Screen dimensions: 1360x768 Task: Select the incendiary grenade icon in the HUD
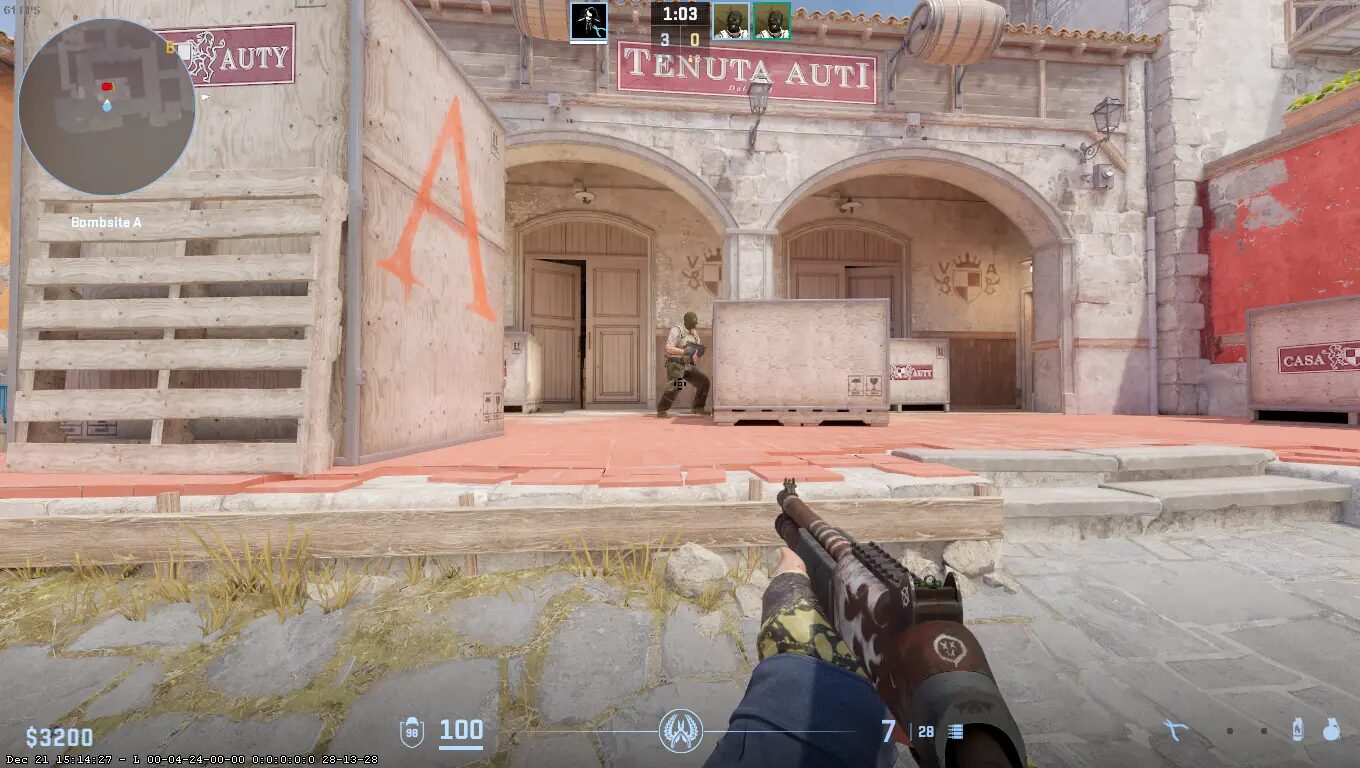pos(1297,728)
